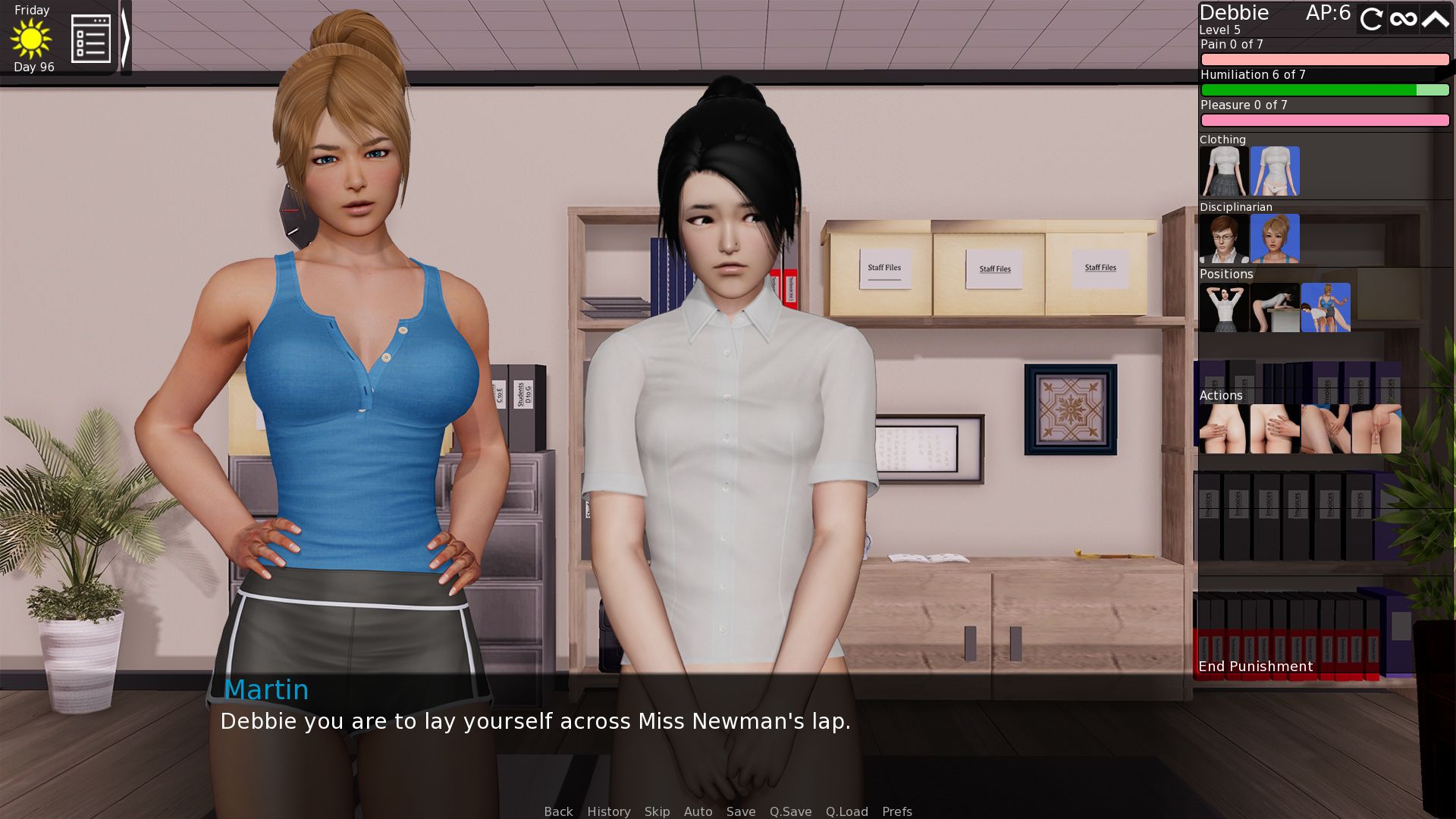Choose End Punishment
The image size is (1456, 819).
pos(1255,667)
